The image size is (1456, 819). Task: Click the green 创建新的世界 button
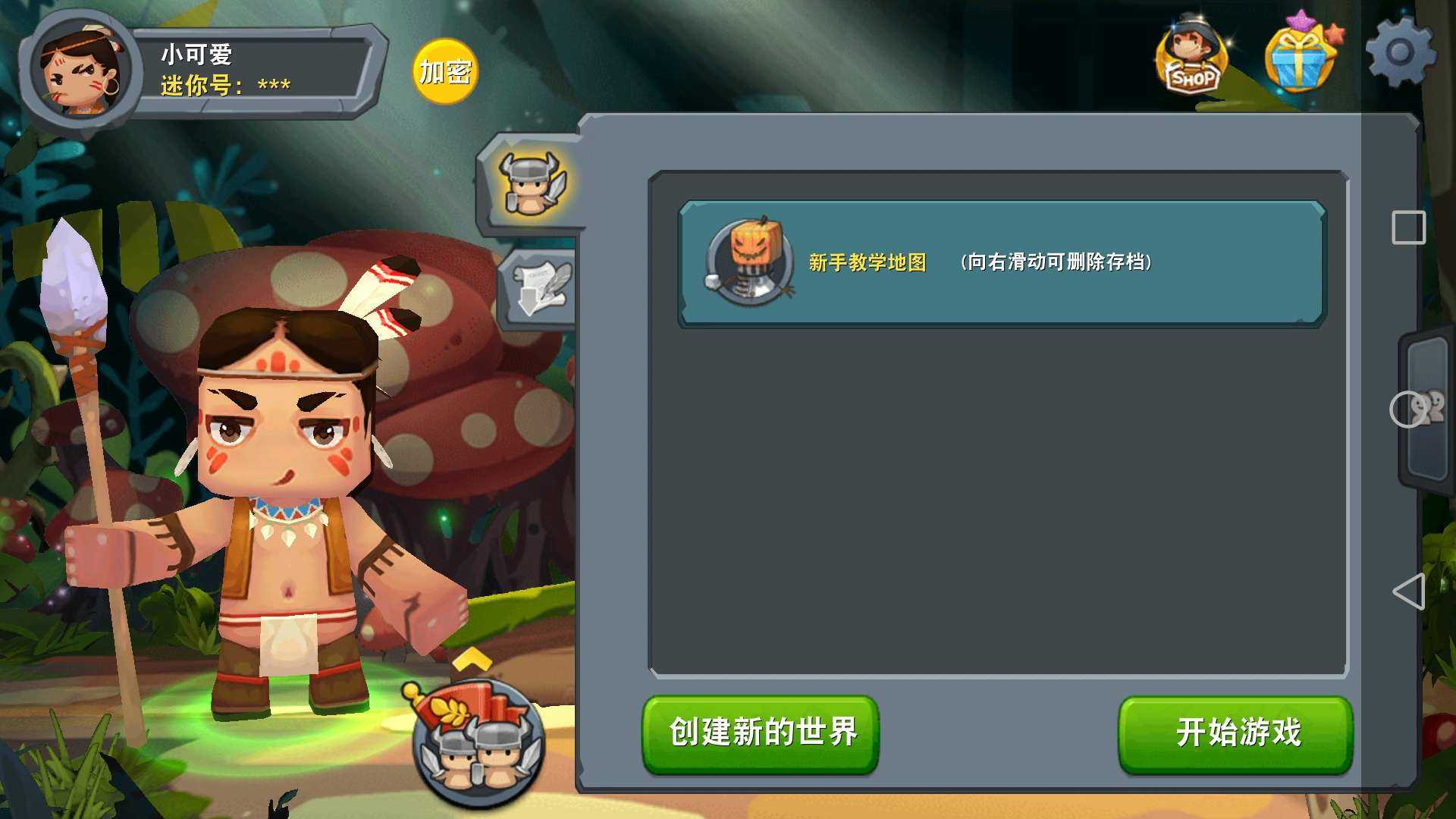click(761, 733)
